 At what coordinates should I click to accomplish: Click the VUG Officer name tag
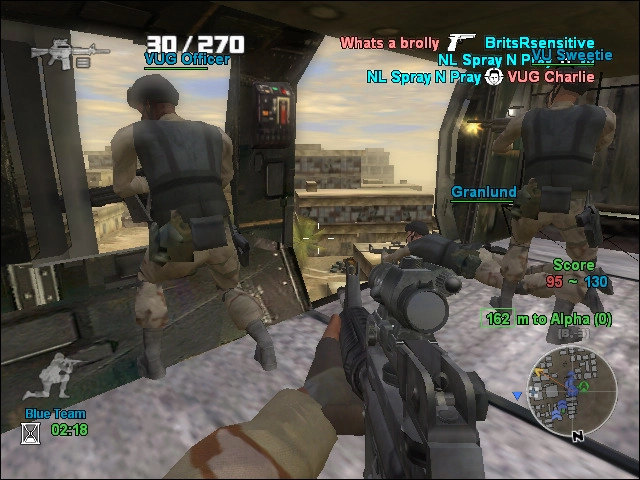pos(187,59)
